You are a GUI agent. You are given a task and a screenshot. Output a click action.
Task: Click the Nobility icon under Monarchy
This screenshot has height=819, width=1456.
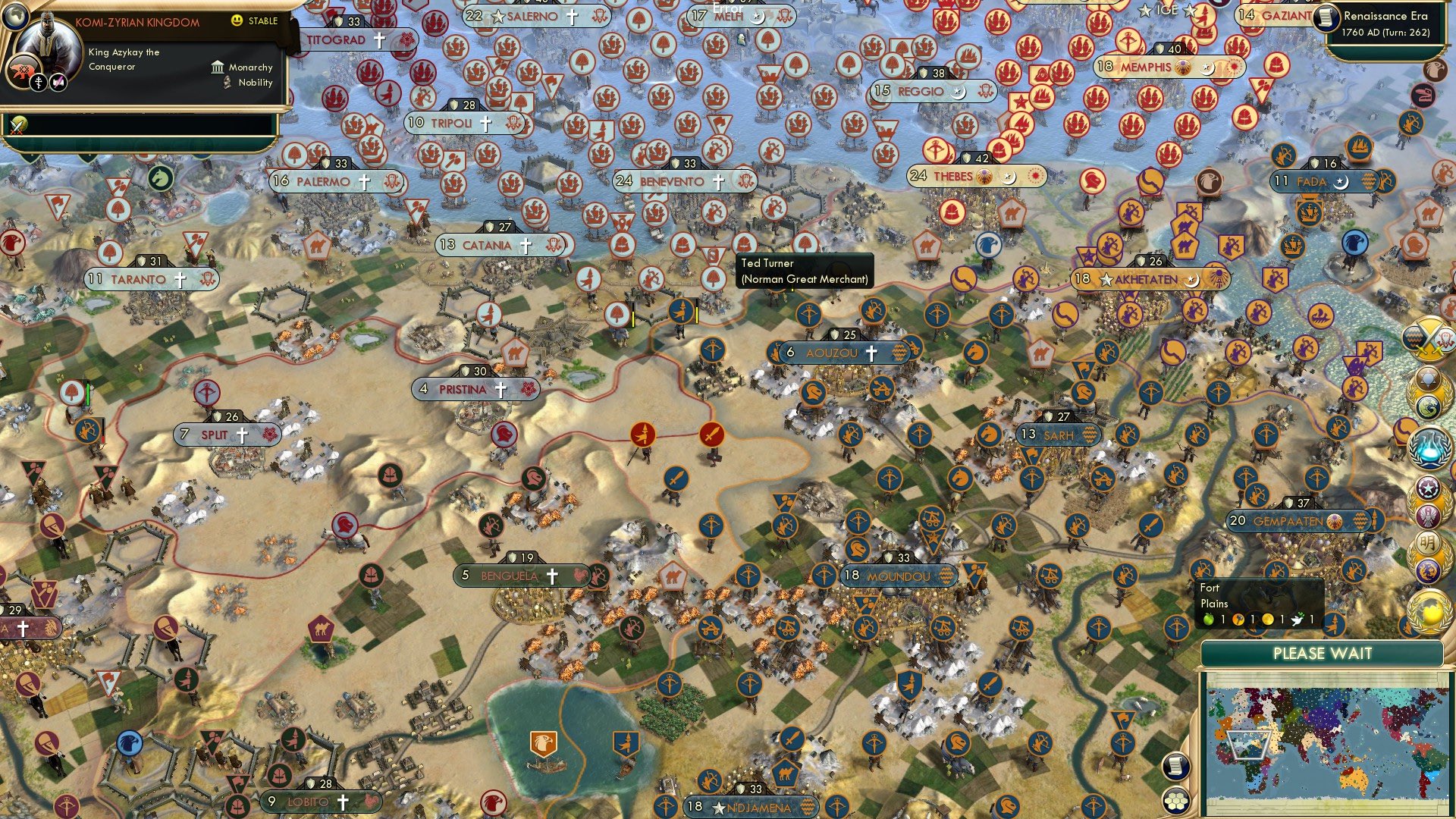[226, 83]
